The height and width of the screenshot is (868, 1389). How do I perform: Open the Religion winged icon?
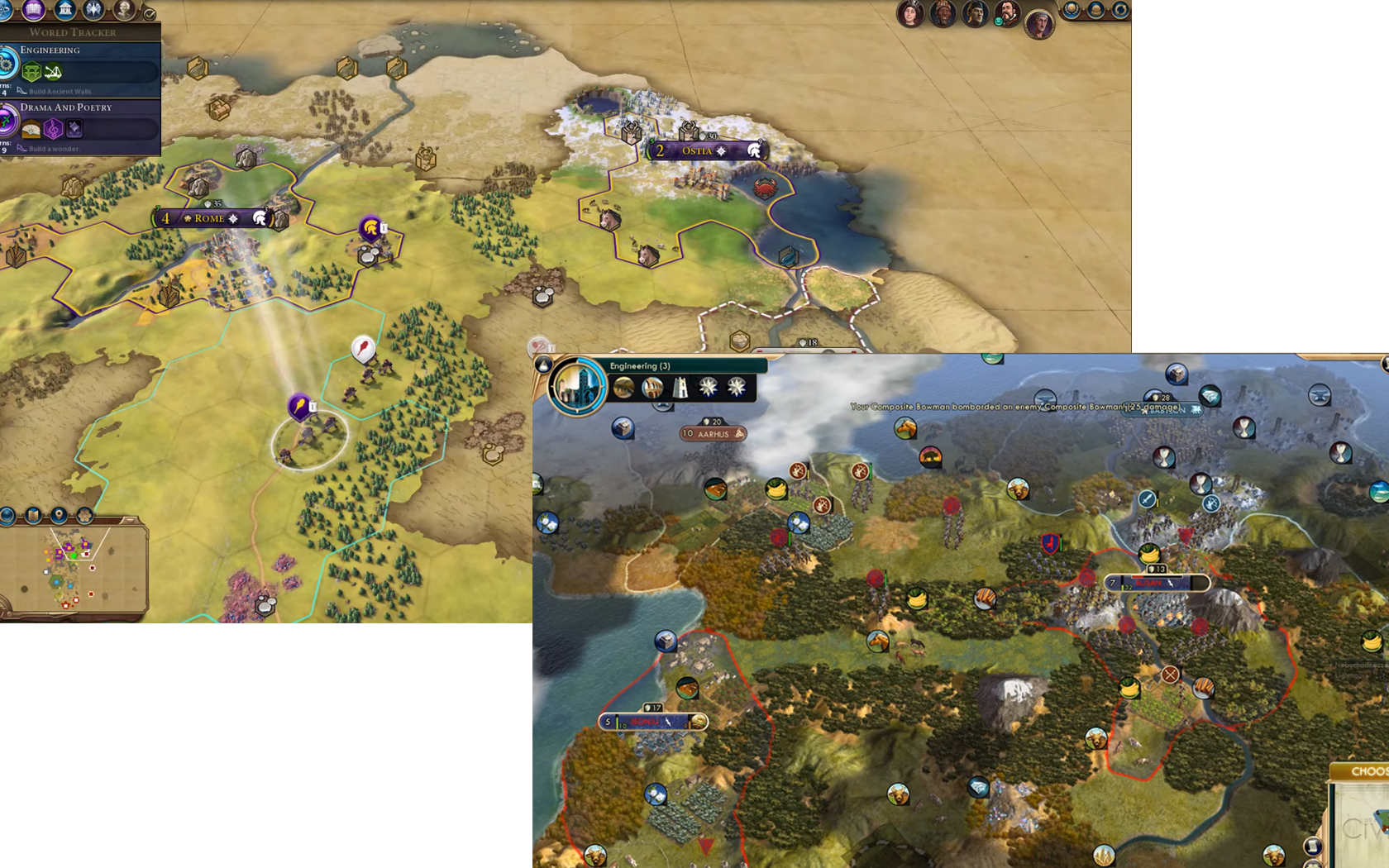94,9
